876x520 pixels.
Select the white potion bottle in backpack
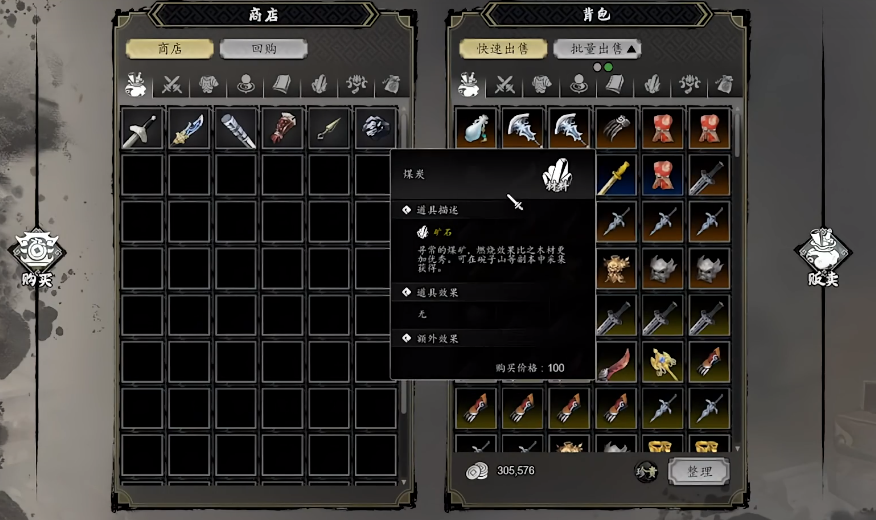(x=475, y=129)
